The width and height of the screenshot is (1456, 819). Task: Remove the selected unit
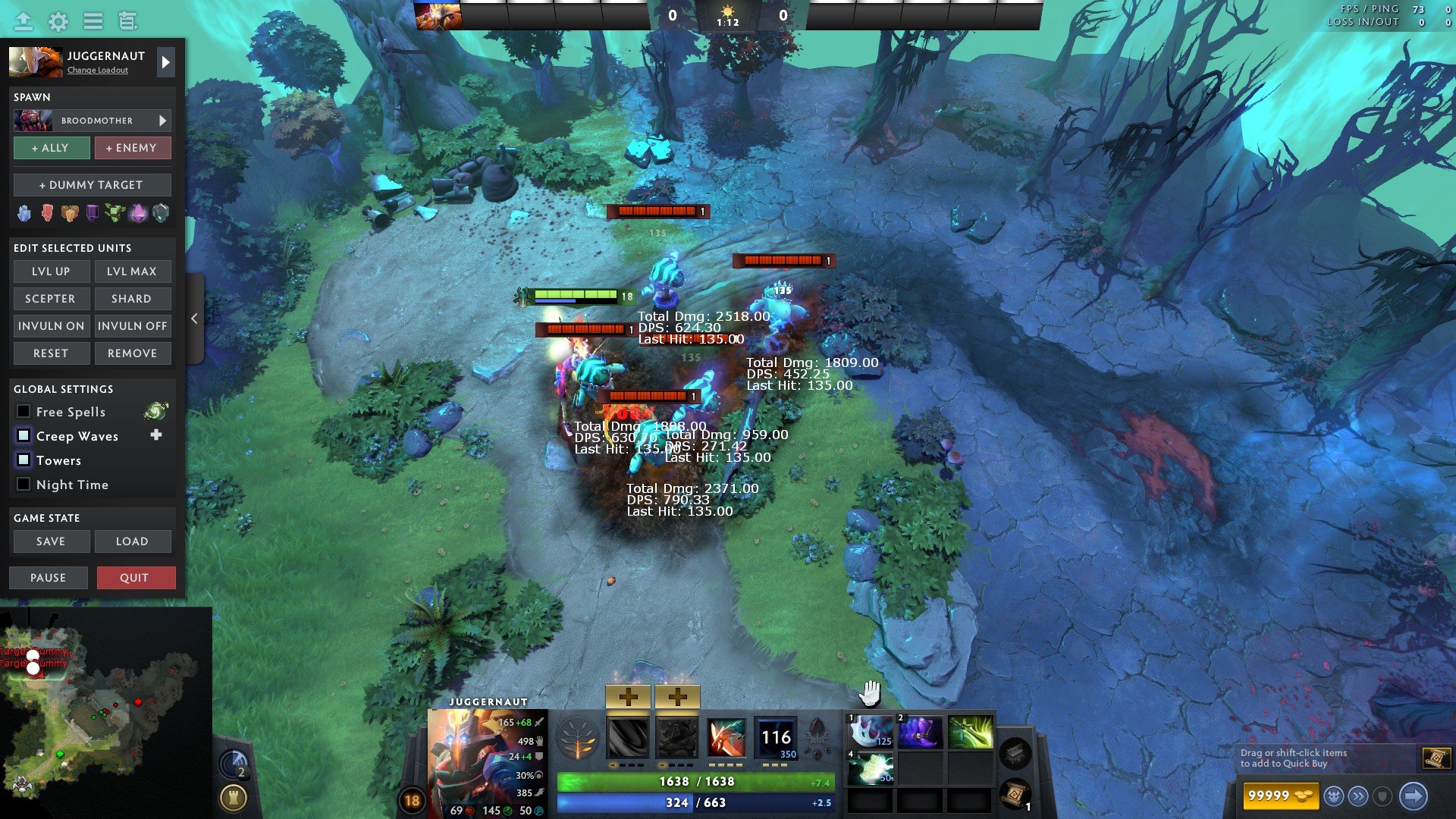[x=132, y=353]
